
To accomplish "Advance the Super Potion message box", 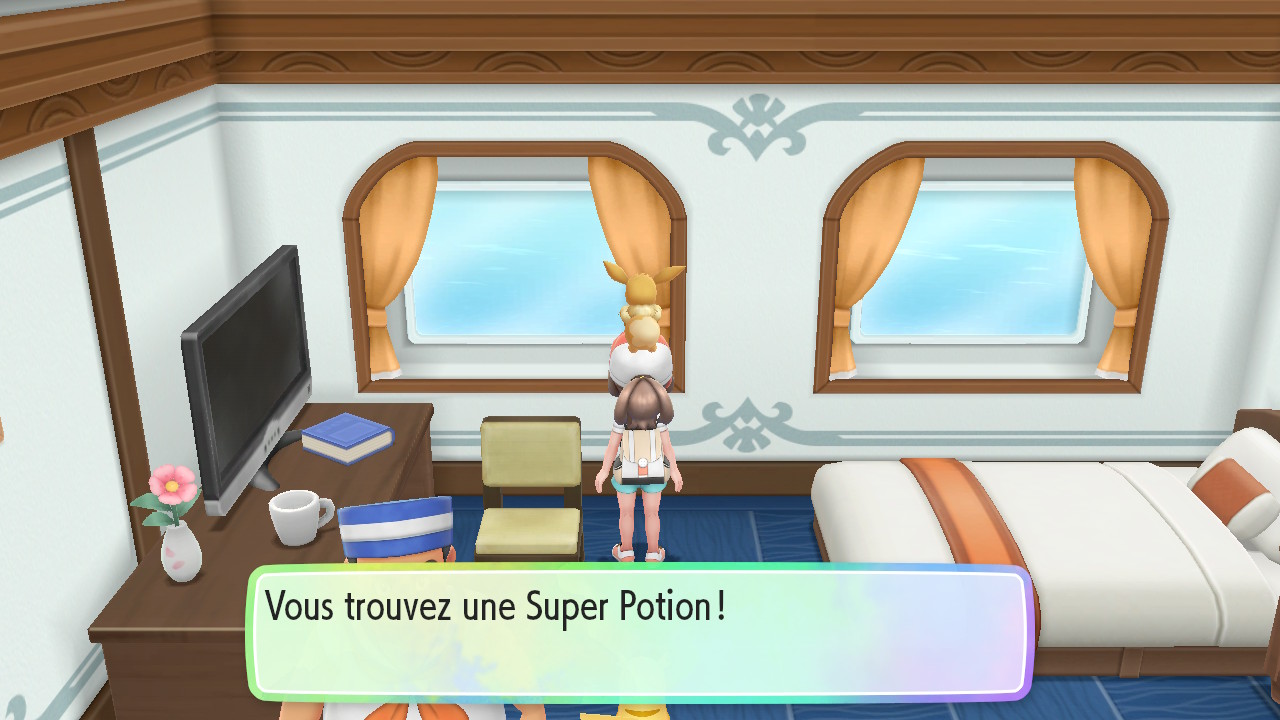I will (640, 632).
